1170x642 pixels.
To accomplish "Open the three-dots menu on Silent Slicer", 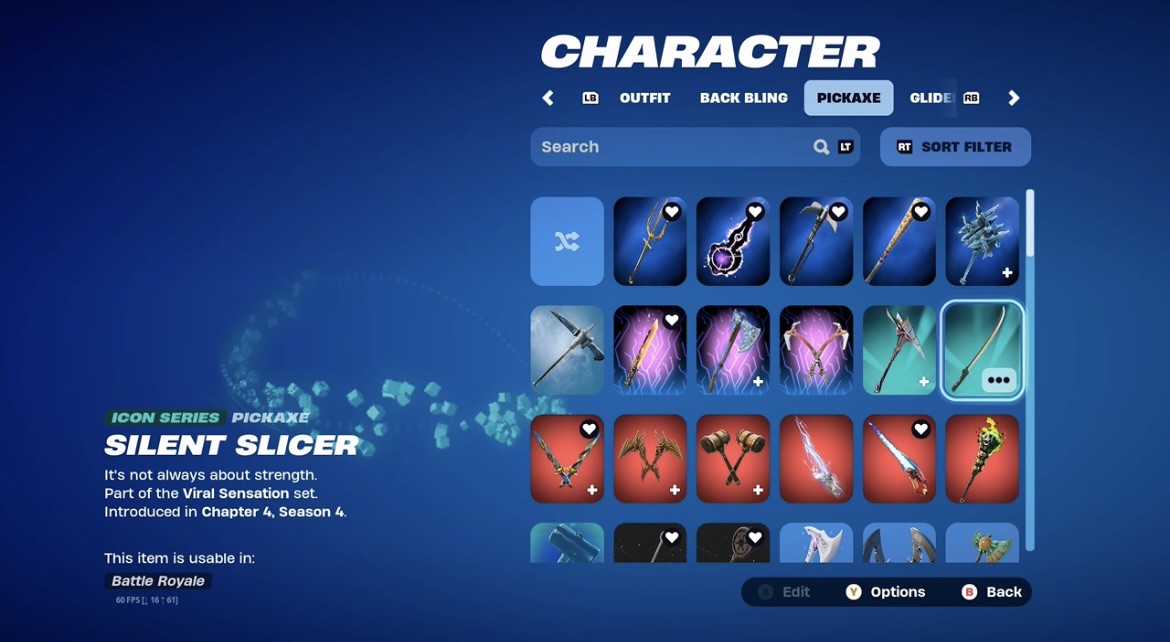I will coord(999,380).
